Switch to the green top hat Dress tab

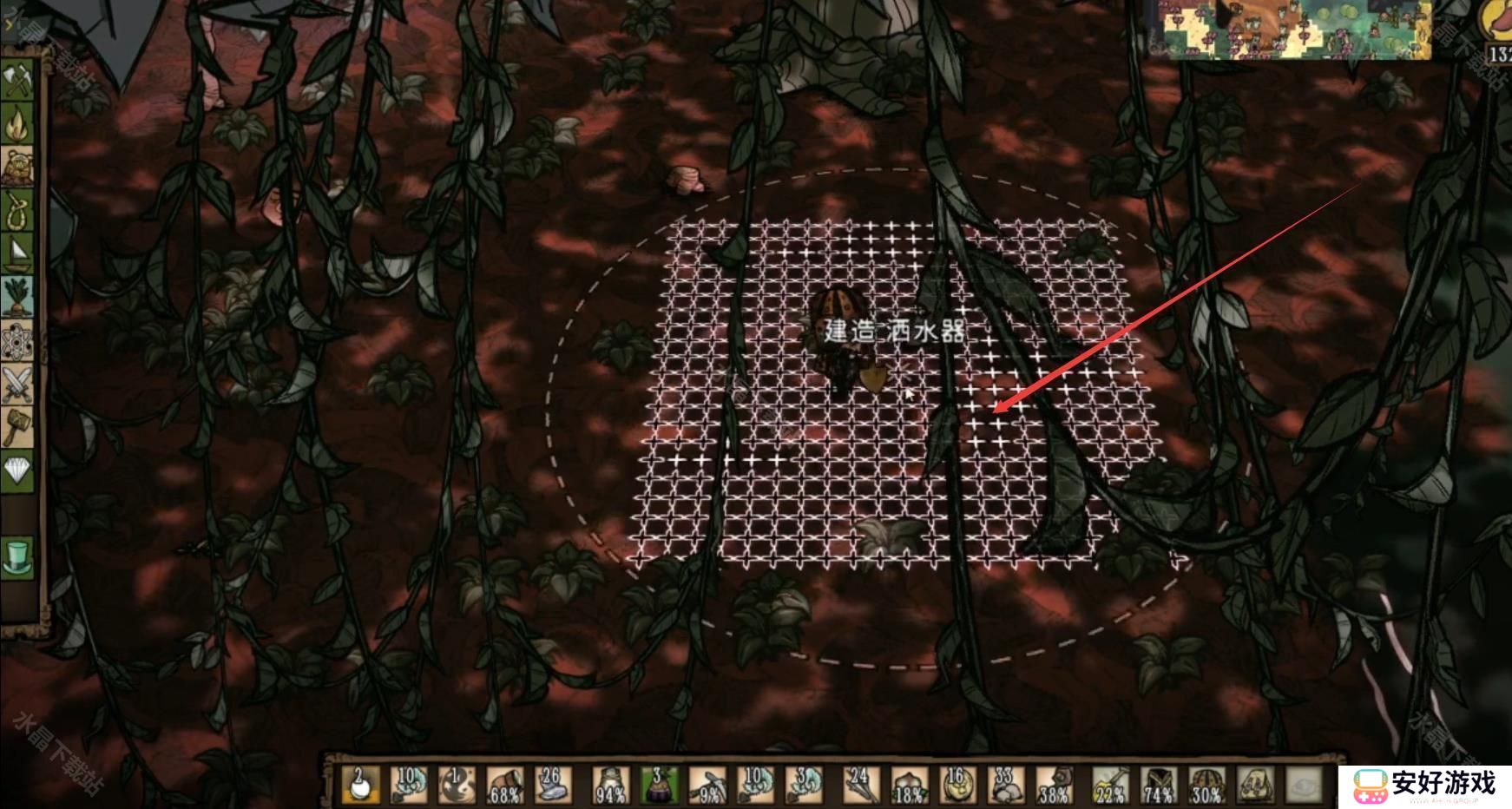click(x=18, y=556)
